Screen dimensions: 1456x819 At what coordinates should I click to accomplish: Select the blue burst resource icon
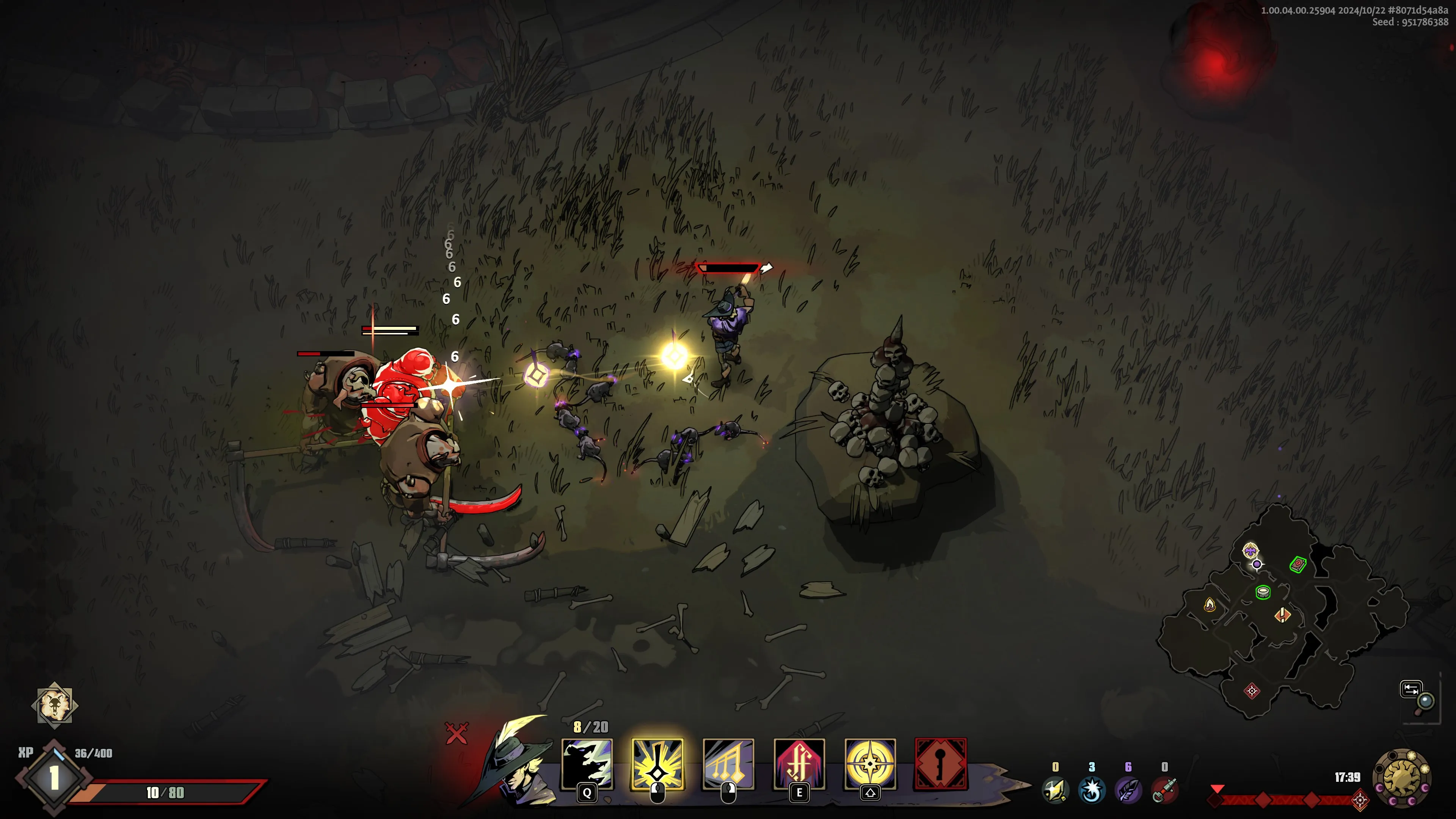(x=1092, y=789)
